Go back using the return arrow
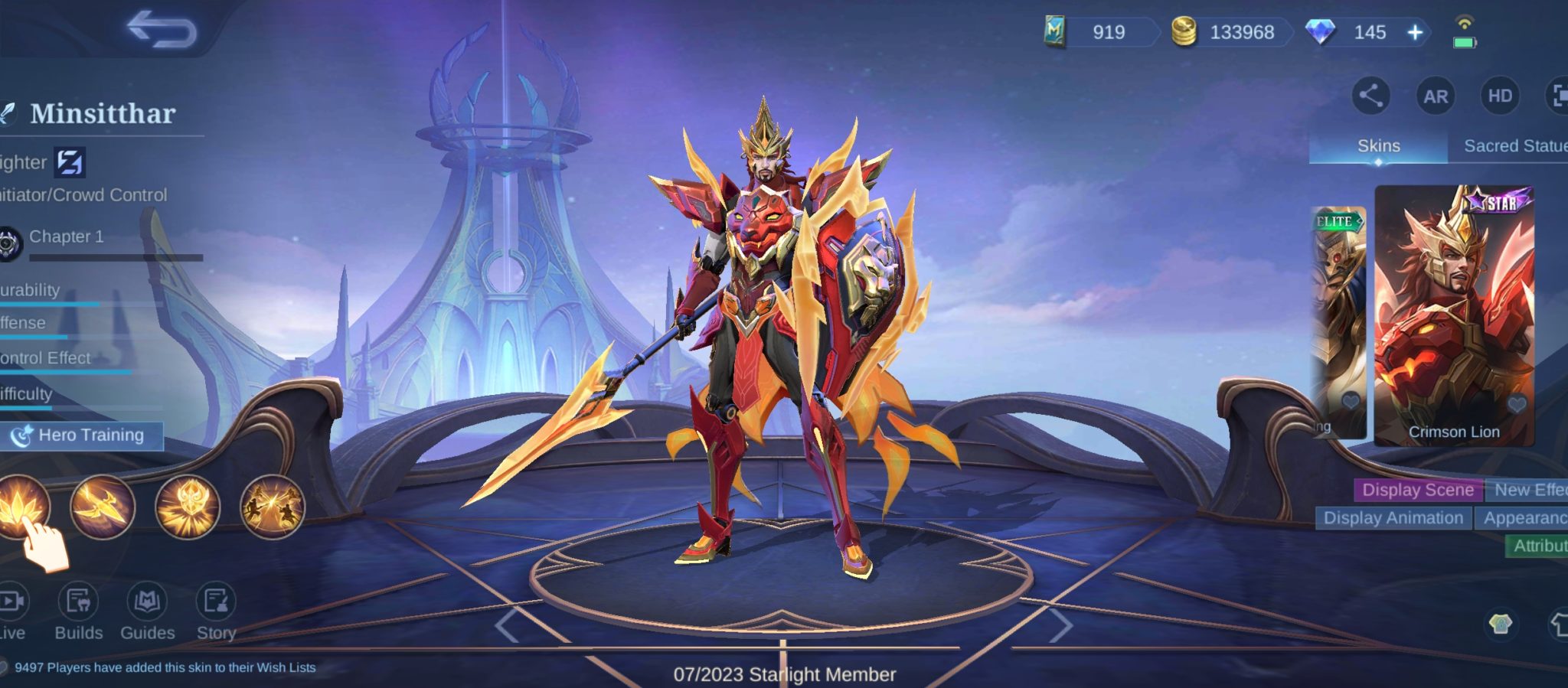The image size is (1568, 688). pyautogui.click(x=162, y=29)
